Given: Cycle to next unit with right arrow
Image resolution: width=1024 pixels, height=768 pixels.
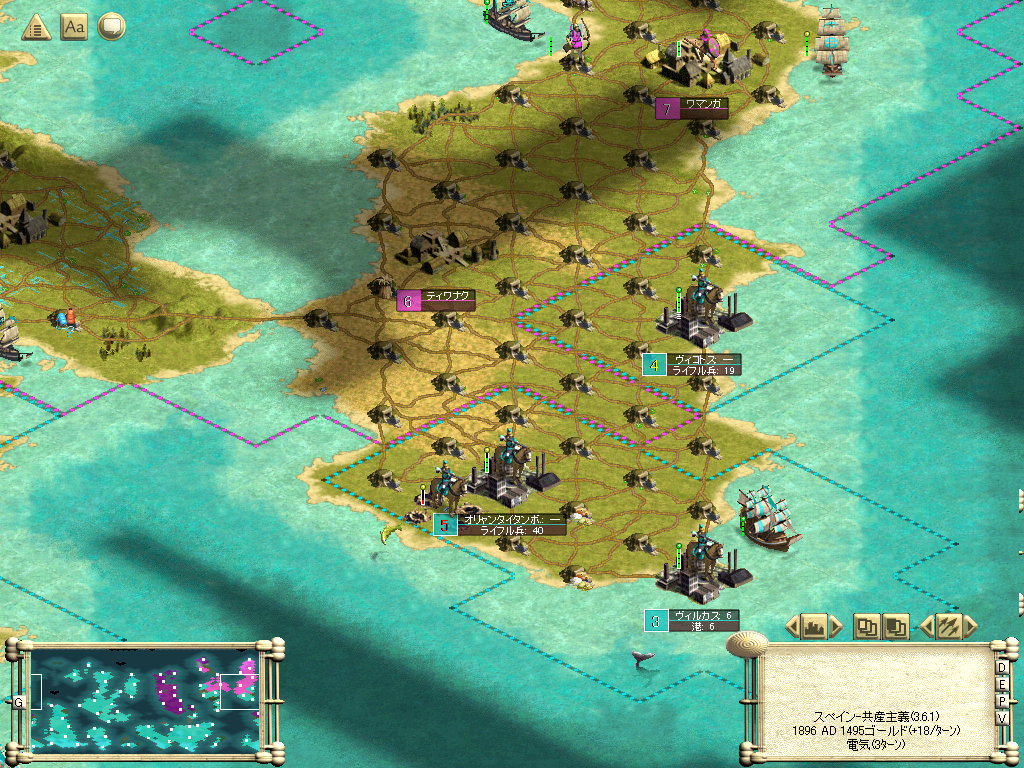Looking at the screenshot, I should pos(970,627).
